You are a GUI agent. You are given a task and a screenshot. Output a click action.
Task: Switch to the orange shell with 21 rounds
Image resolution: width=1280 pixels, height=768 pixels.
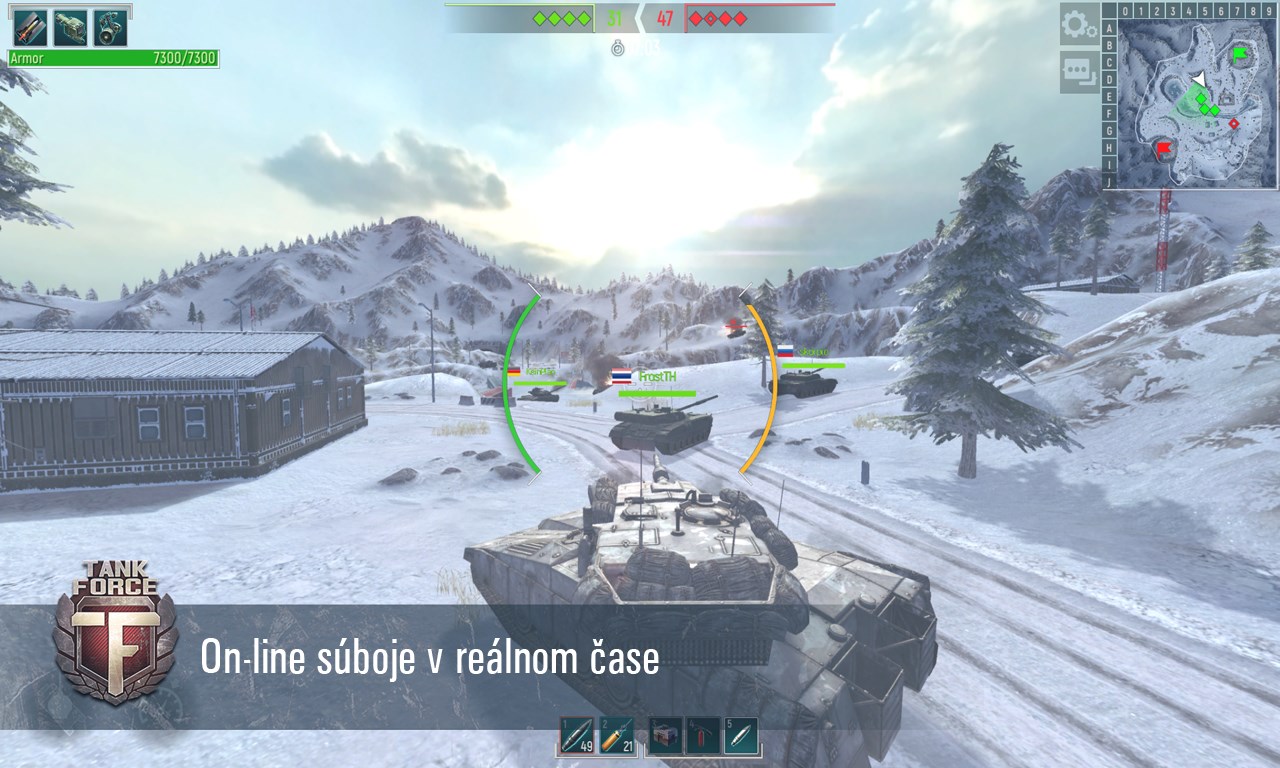click(616, 735)
